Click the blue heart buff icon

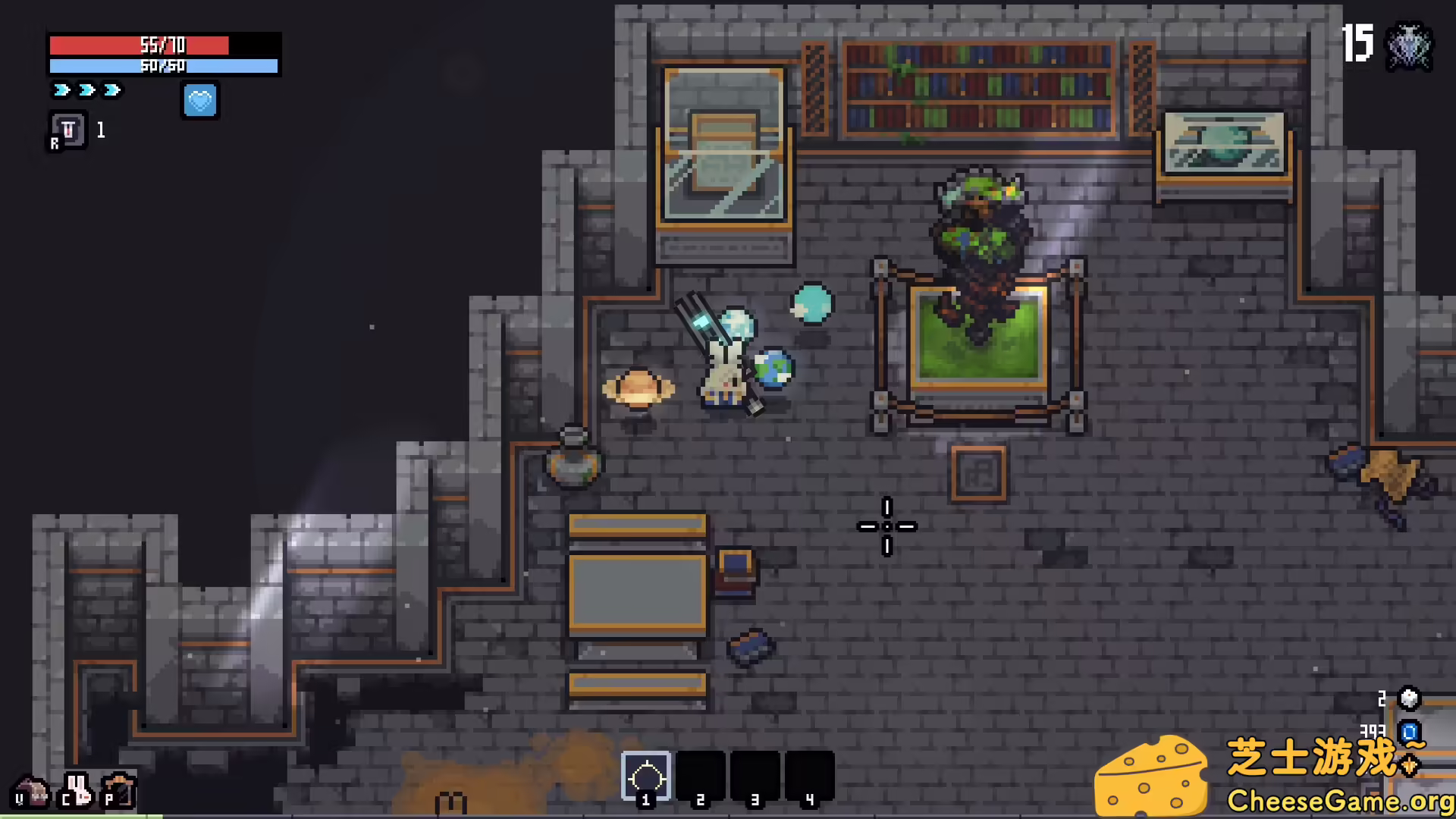[200, 101]
